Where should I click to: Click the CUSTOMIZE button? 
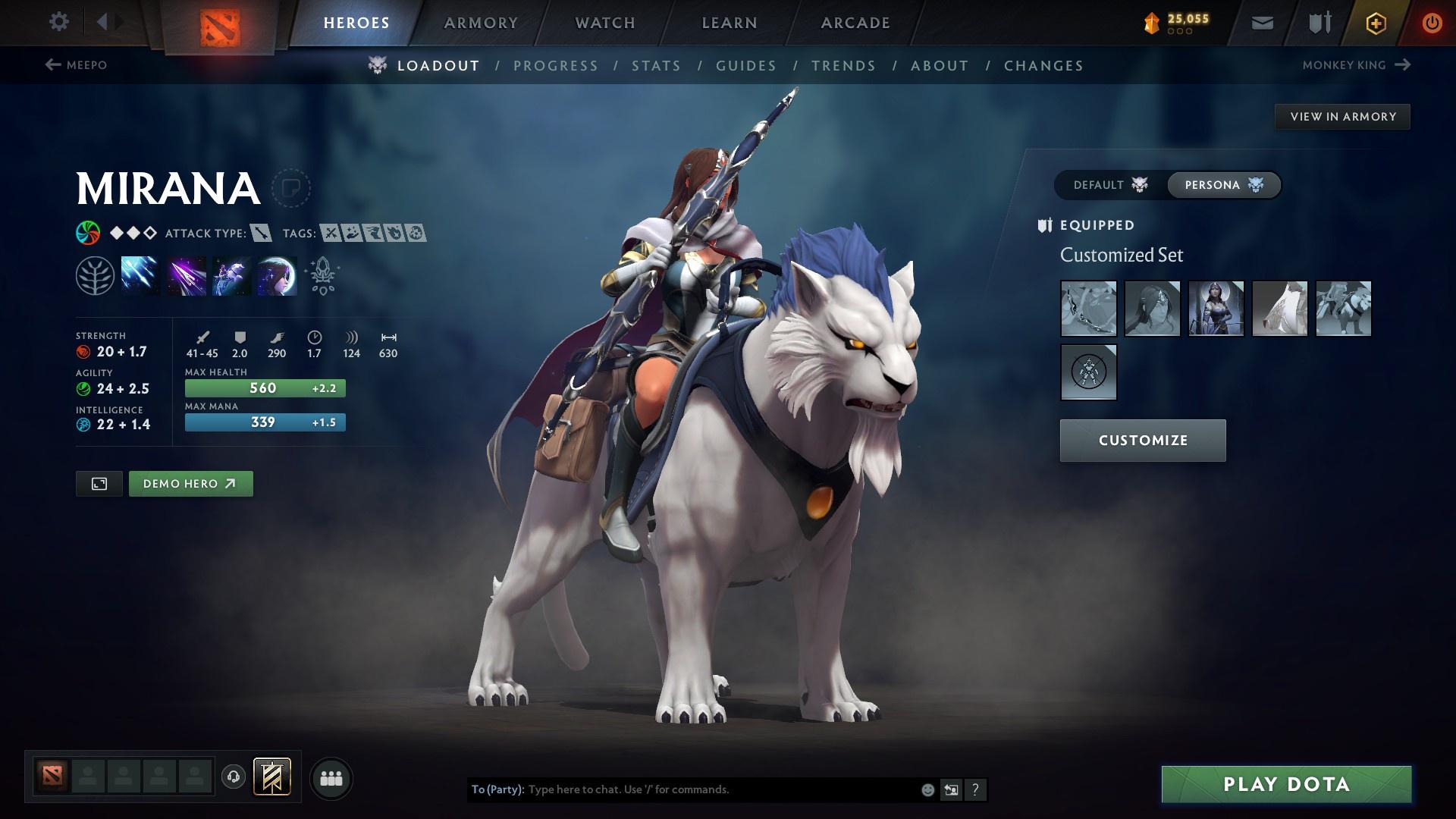pyautogui.click(x=1142, y=440)
